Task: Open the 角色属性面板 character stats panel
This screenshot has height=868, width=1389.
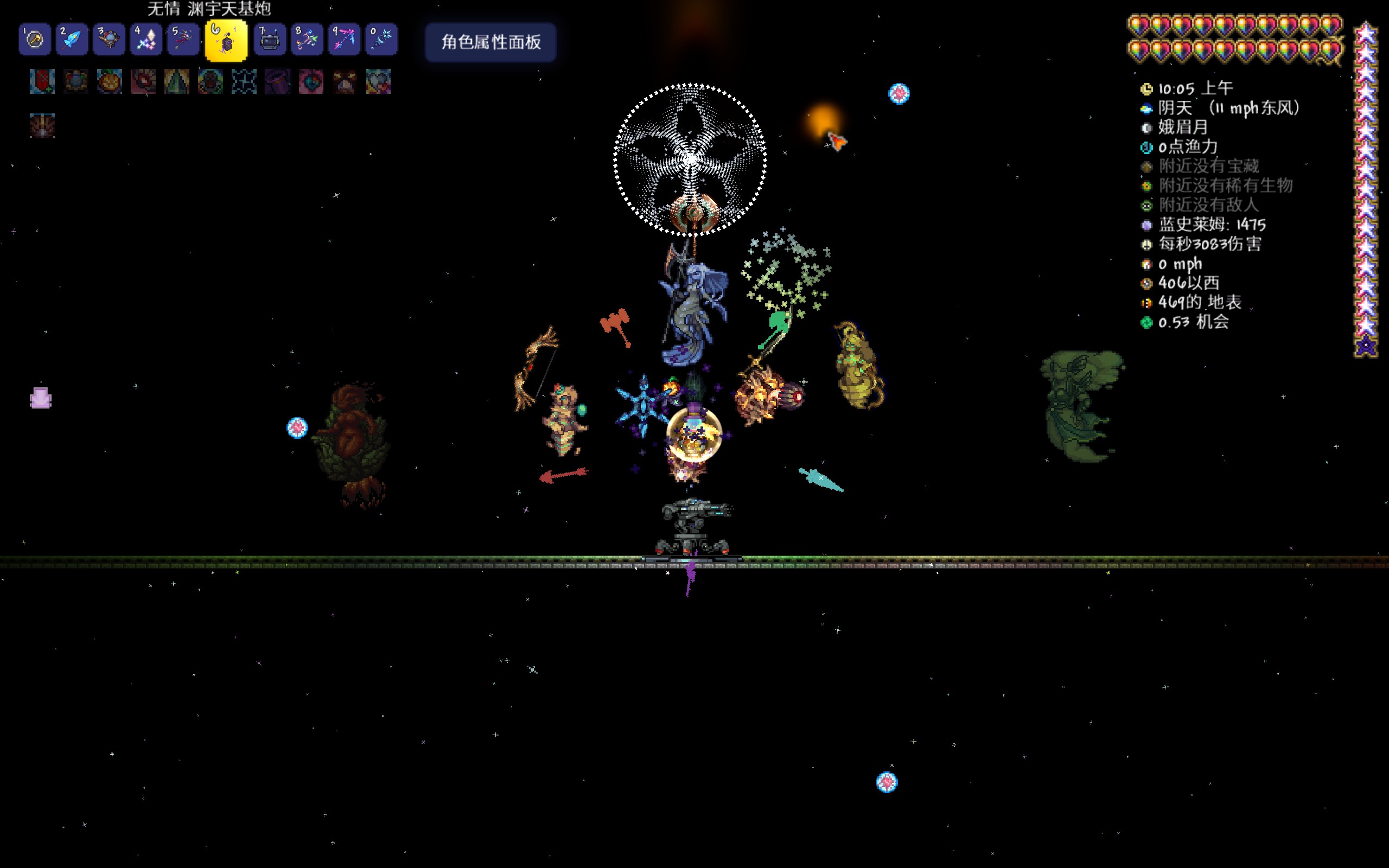Action: pos(490,42)
